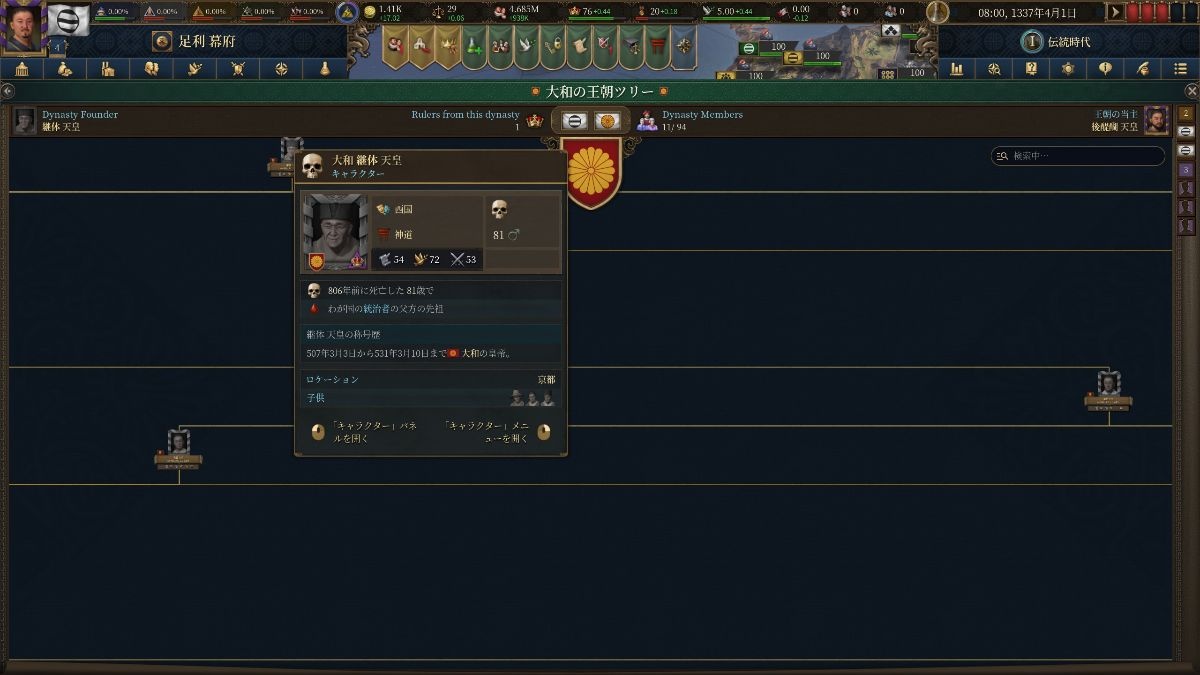Open the economy money bags menu
This screenshot has width=1200, height=675.
point(65,69)
